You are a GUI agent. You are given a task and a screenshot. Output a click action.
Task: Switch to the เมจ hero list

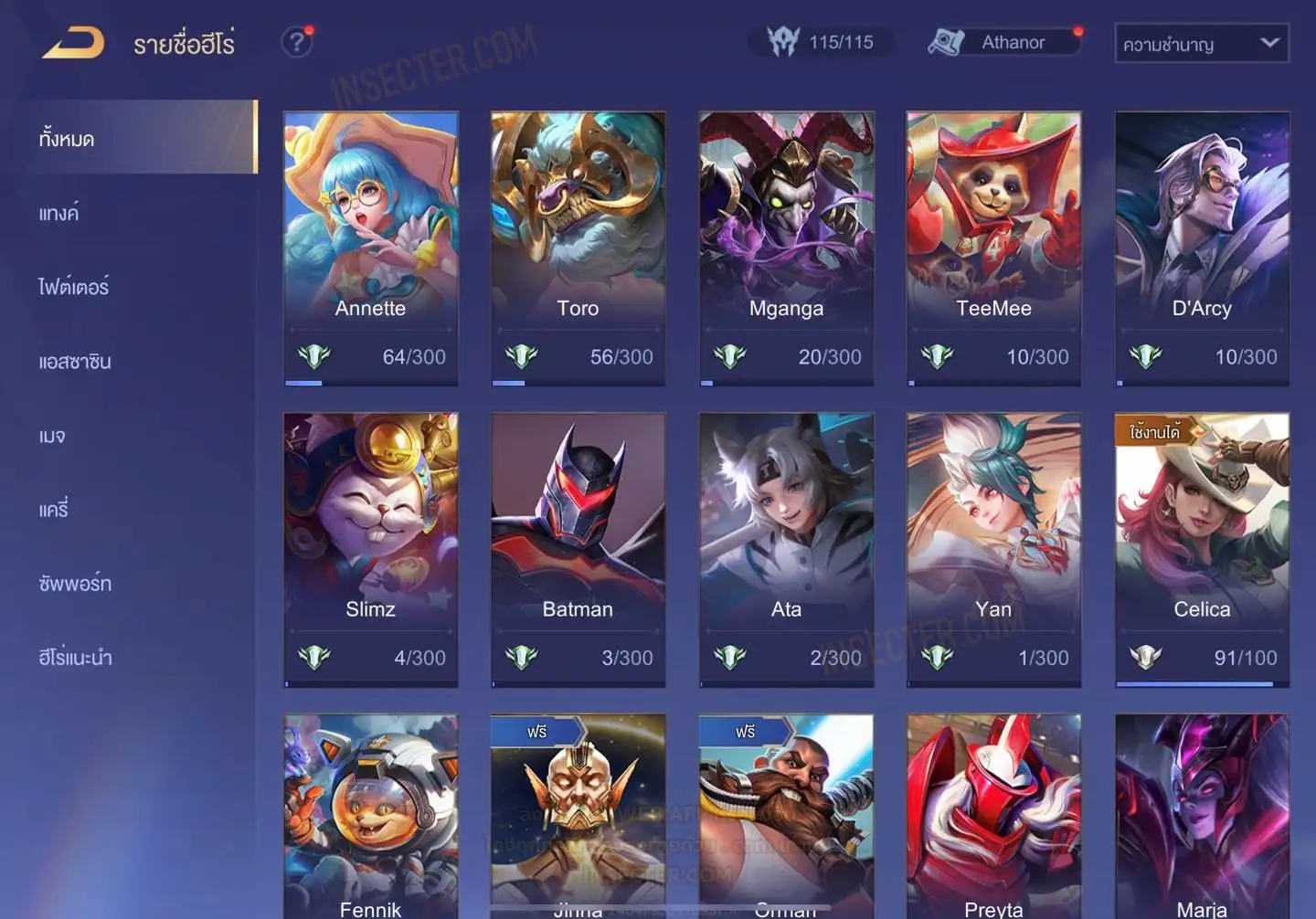click(53, 435)
